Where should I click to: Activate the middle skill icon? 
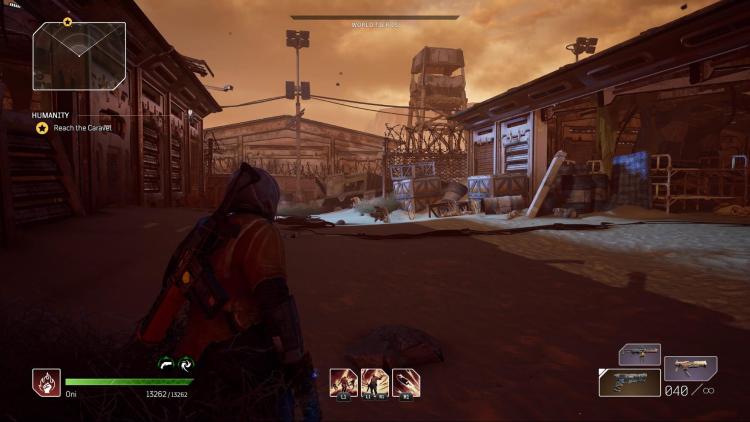[374, 383]
